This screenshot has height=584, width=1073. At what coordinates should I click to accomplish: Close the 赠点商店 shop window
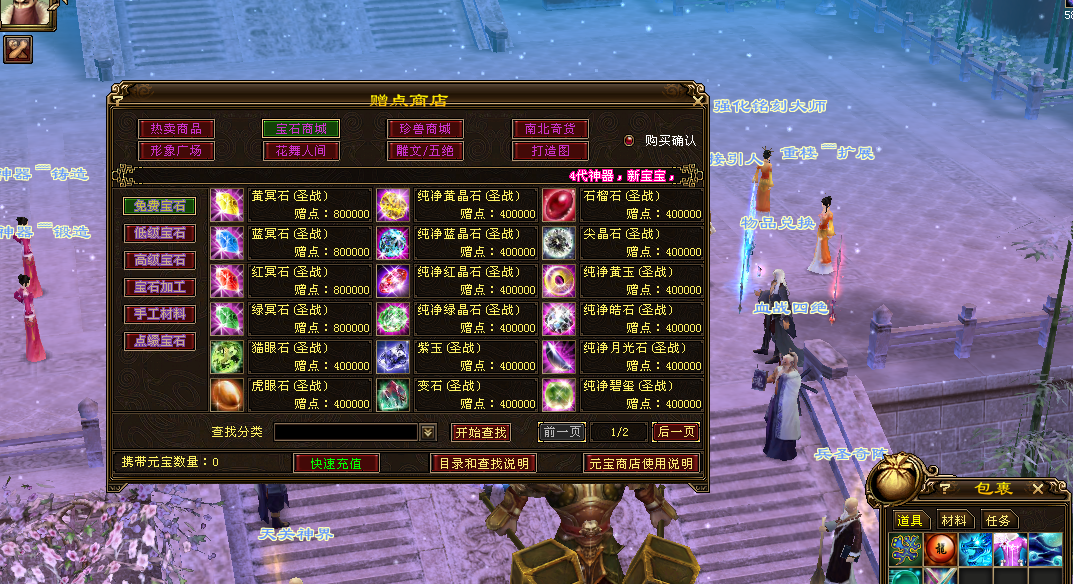[697, 100]
